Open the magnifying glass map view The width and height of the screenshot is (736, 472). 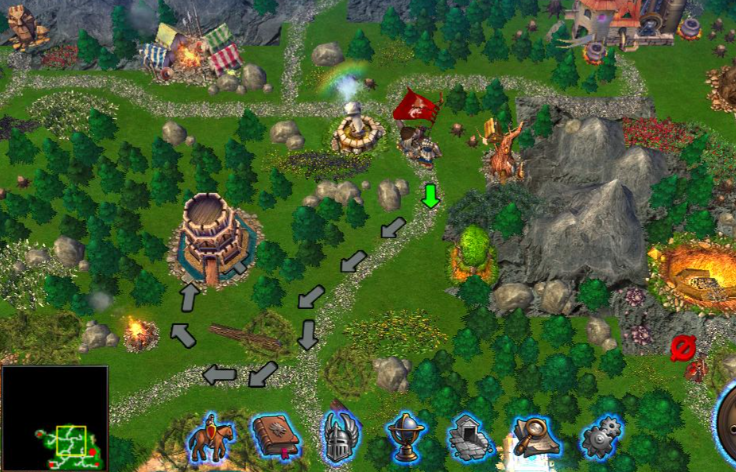pos(535,437)
